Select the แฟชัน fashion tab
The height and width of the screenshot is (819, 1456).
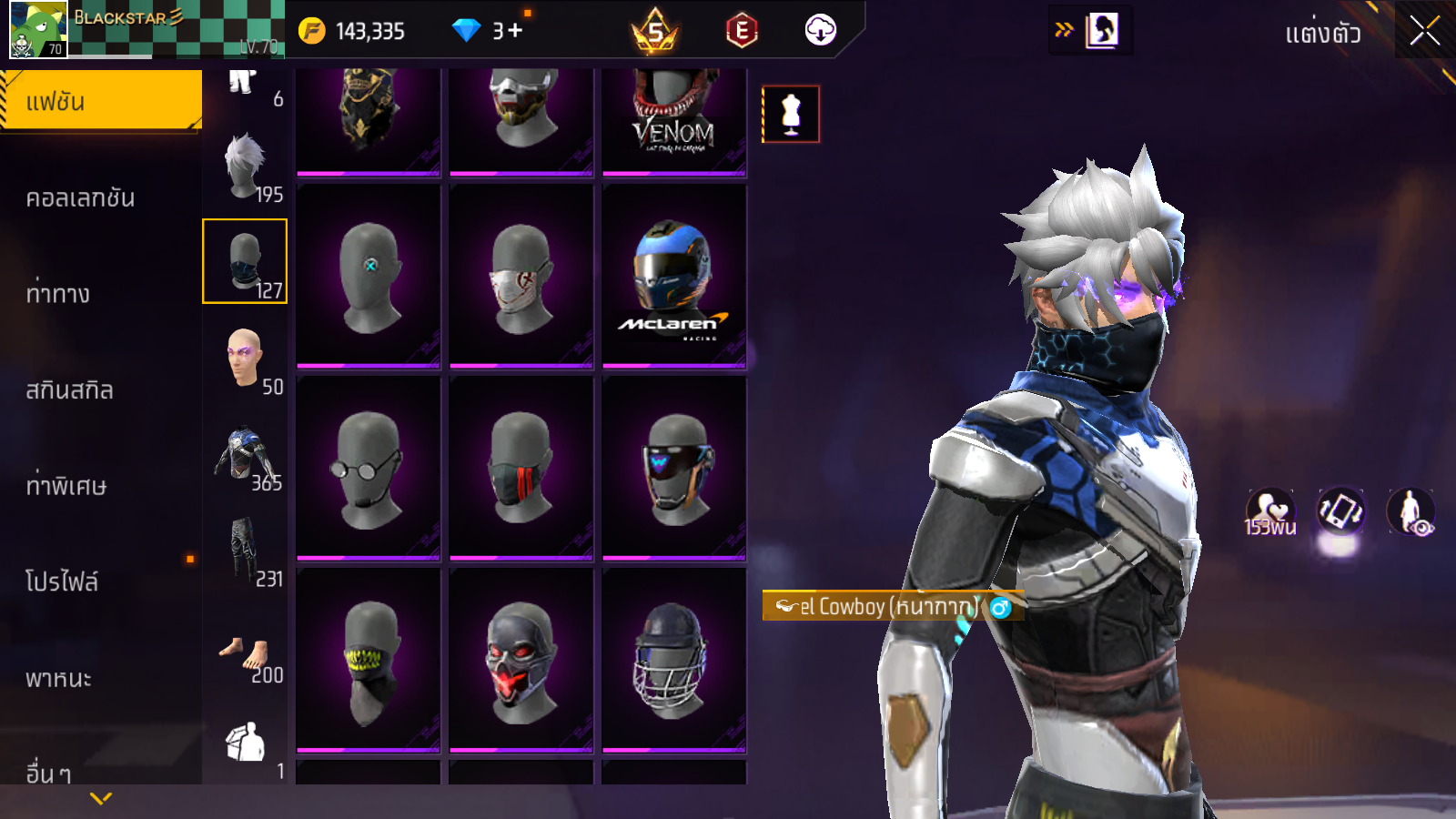pyautogui.click(x=100, y=101)
